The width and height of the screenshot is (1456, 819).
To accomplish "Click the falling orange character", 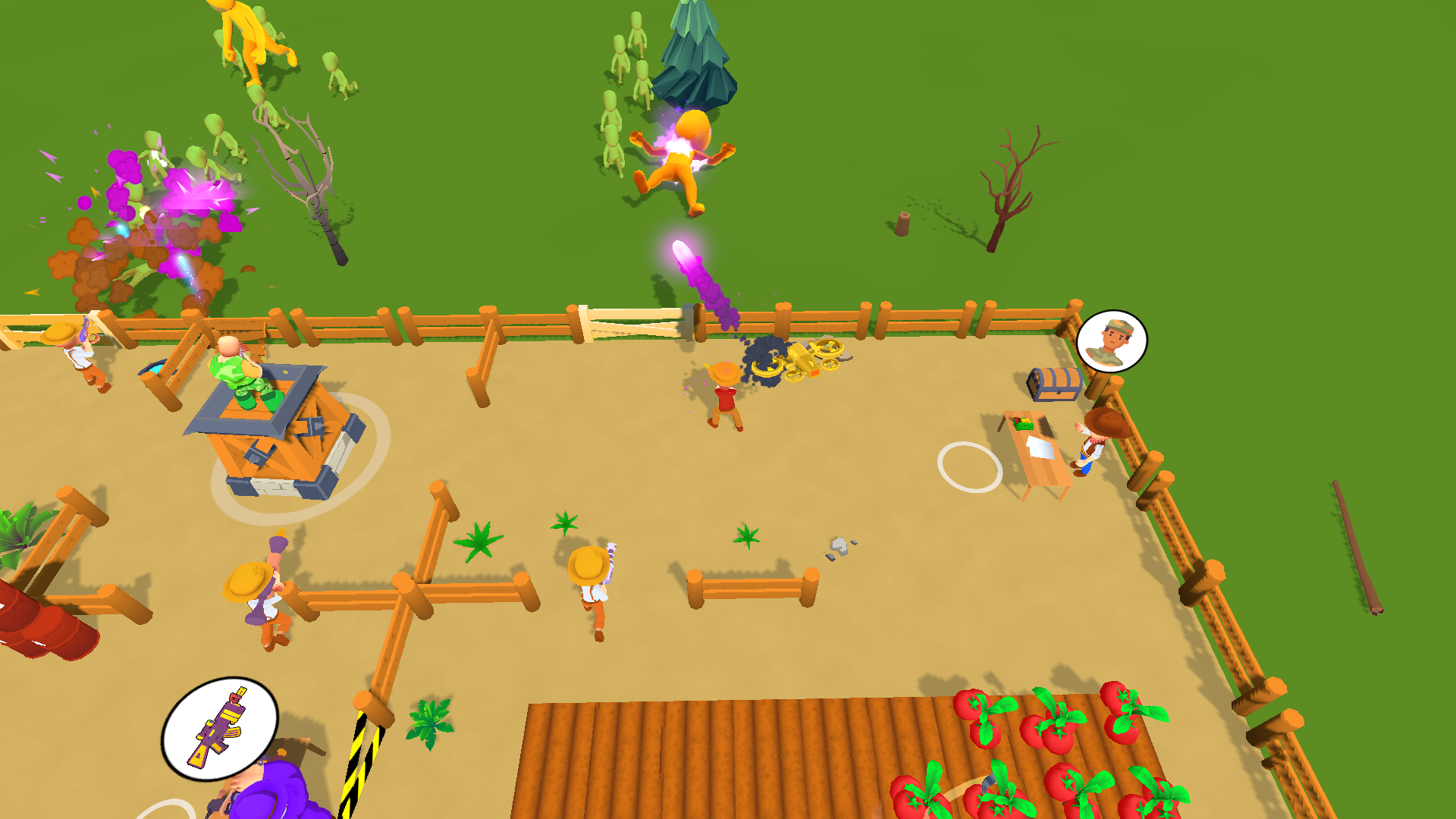I will (686, 159).
